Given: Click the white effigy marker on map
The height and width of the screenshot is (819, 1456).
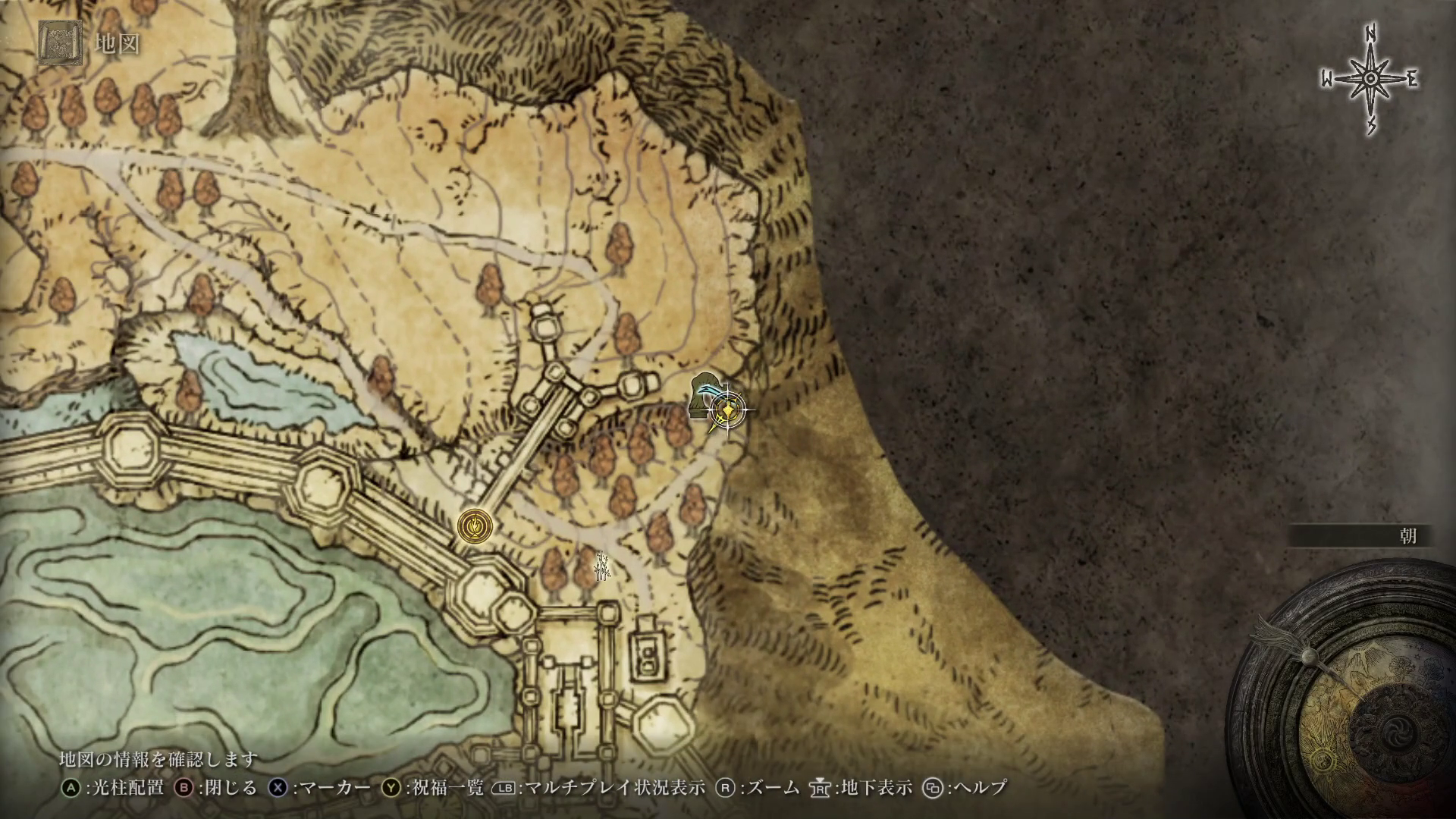Looking at the screenshot, I should [x=602, y=566].
